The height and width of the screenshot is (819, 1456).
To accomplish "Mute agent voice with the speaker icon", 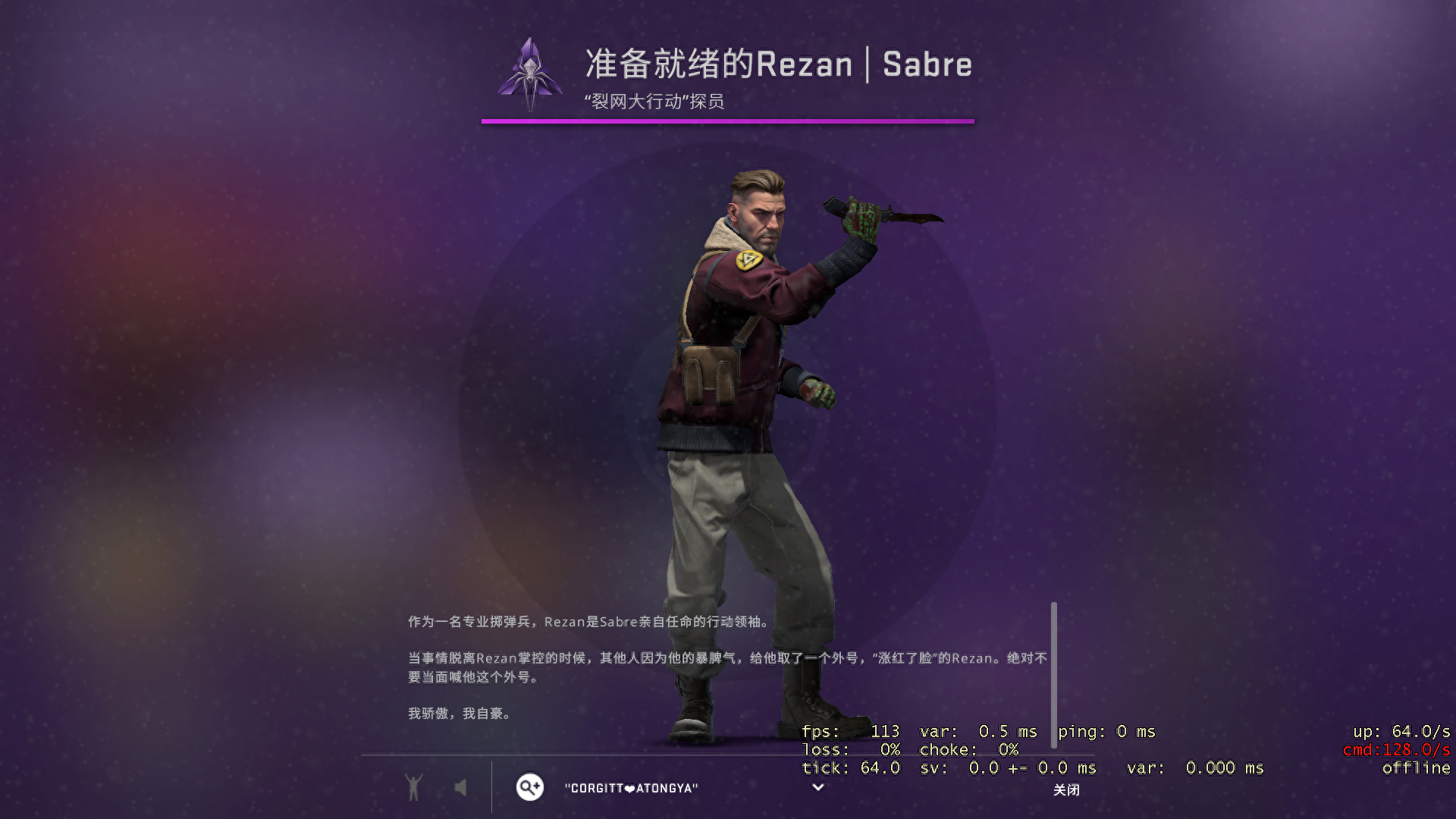I will click(461, 787).
